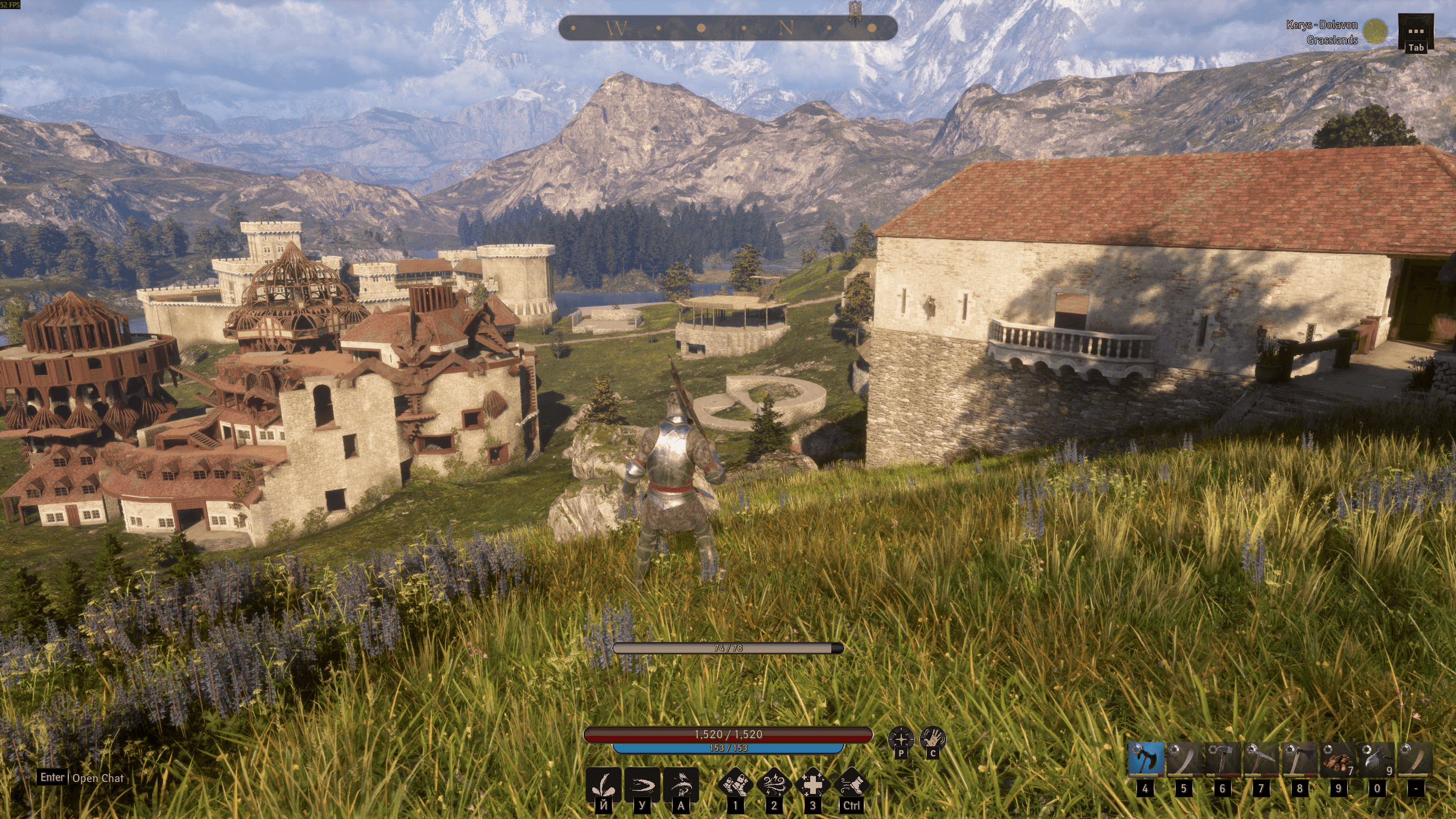Select the battle axe hotbar slot
1456x819 pixels.
[x=1146, y=759]
